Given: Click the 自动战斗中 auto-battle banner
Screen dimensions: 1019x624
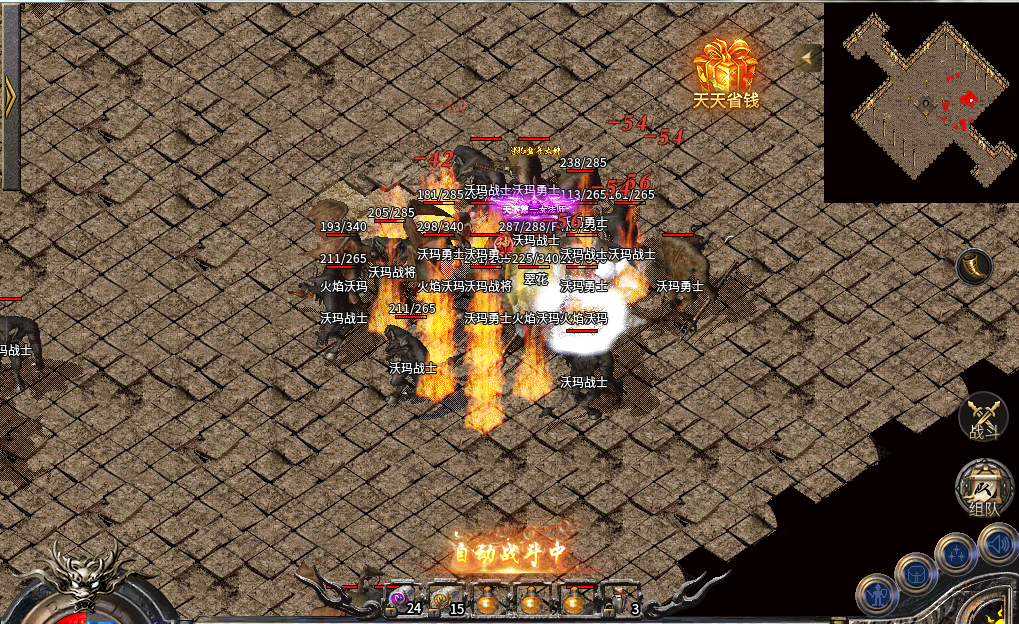Looking at the screenshot, I should click(x=510, y=551).
